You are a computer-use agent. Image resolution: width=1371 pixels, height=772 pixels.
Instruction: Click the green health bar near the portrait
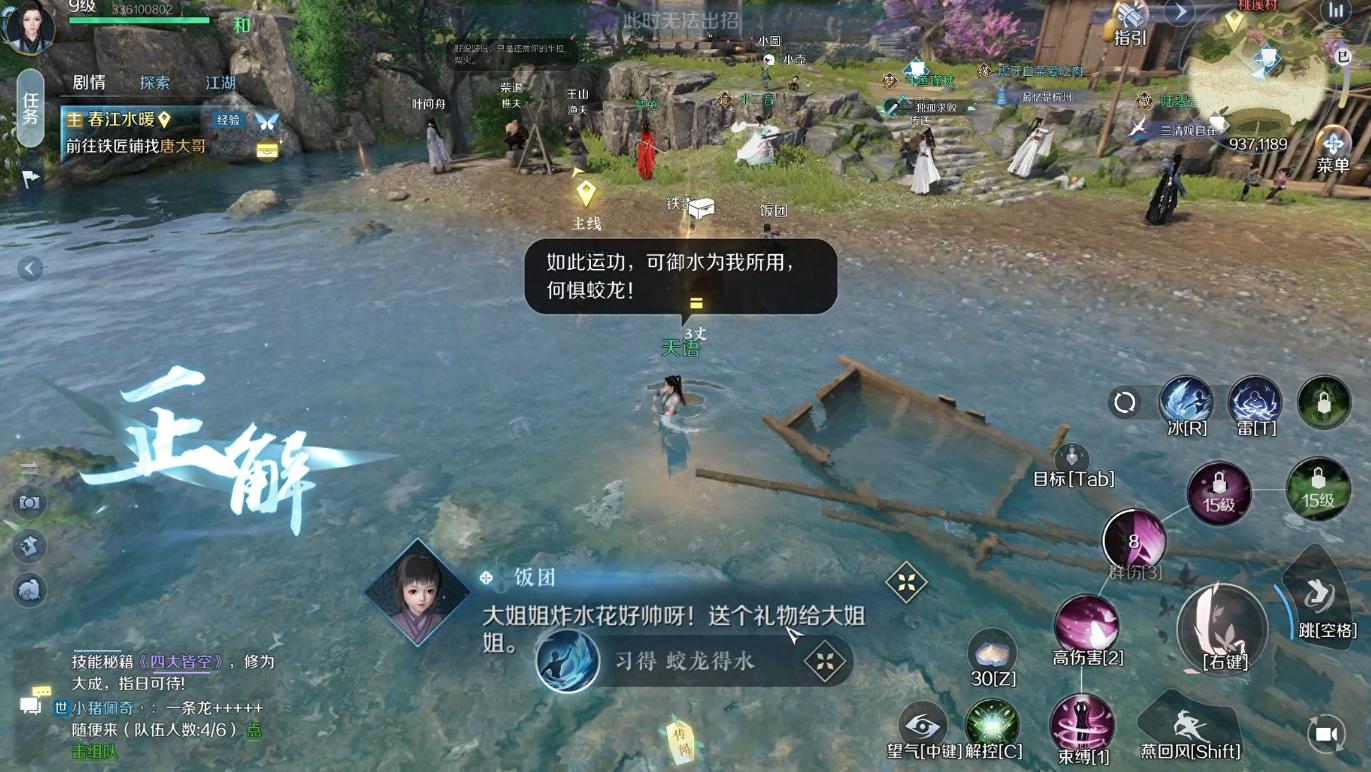coord(140,22)
